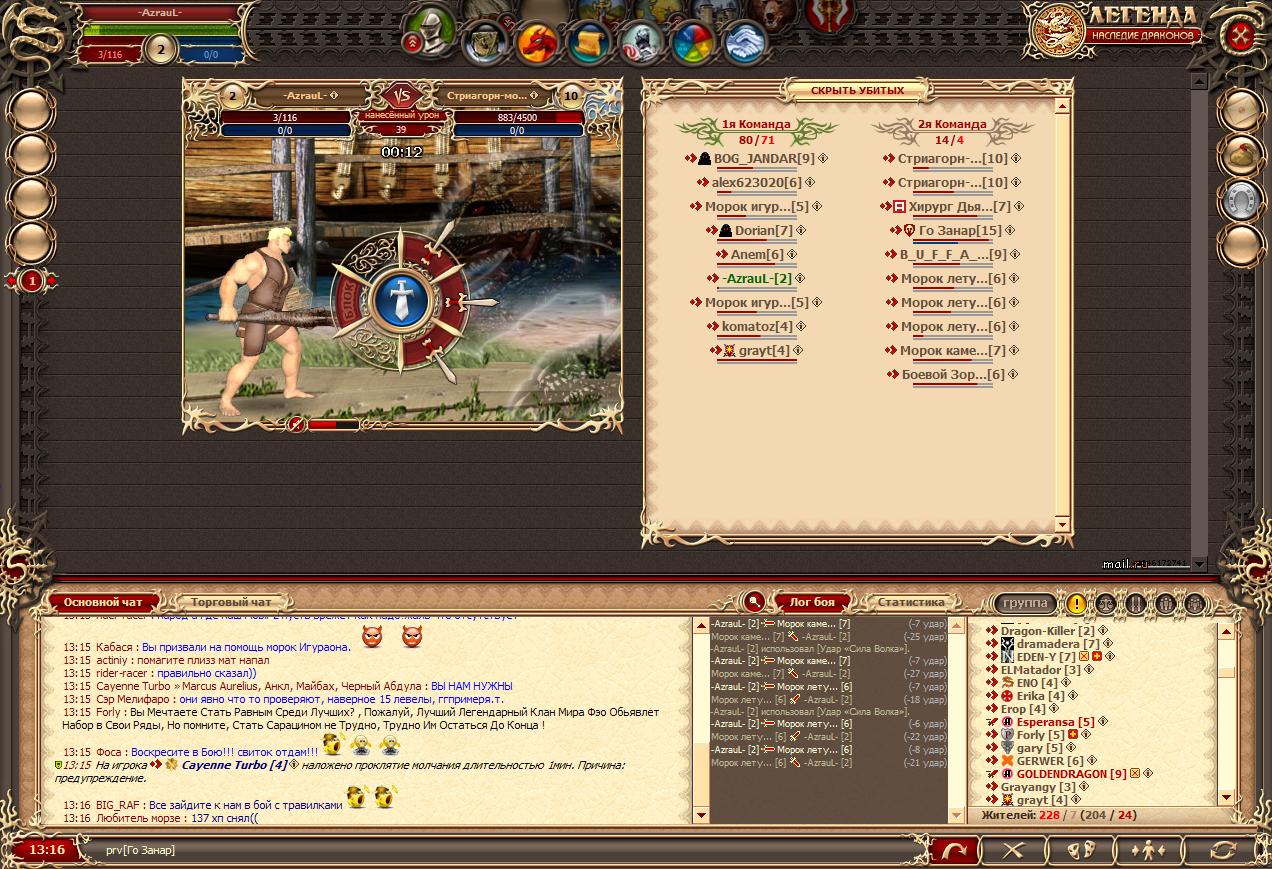
Task: Click the yellow exclamation mark icon
Action: pyautogui.click(x=1076, y=603)
